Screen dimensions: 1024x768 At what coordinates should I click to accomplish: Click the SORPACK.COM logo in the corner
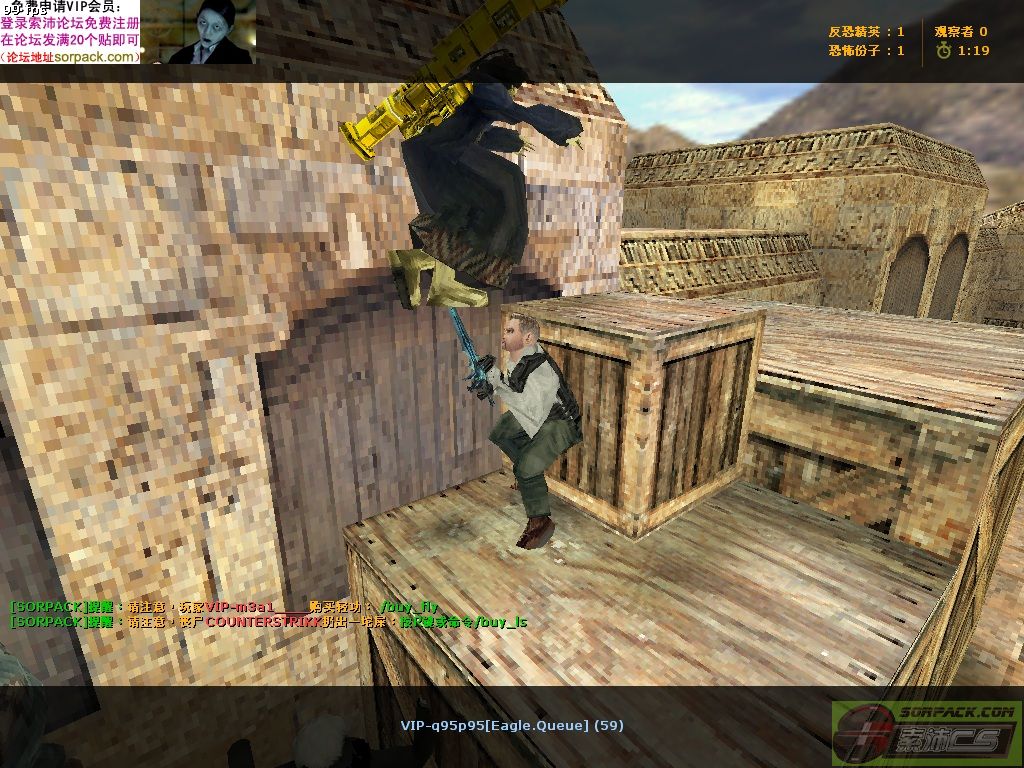tap(926, 734)
